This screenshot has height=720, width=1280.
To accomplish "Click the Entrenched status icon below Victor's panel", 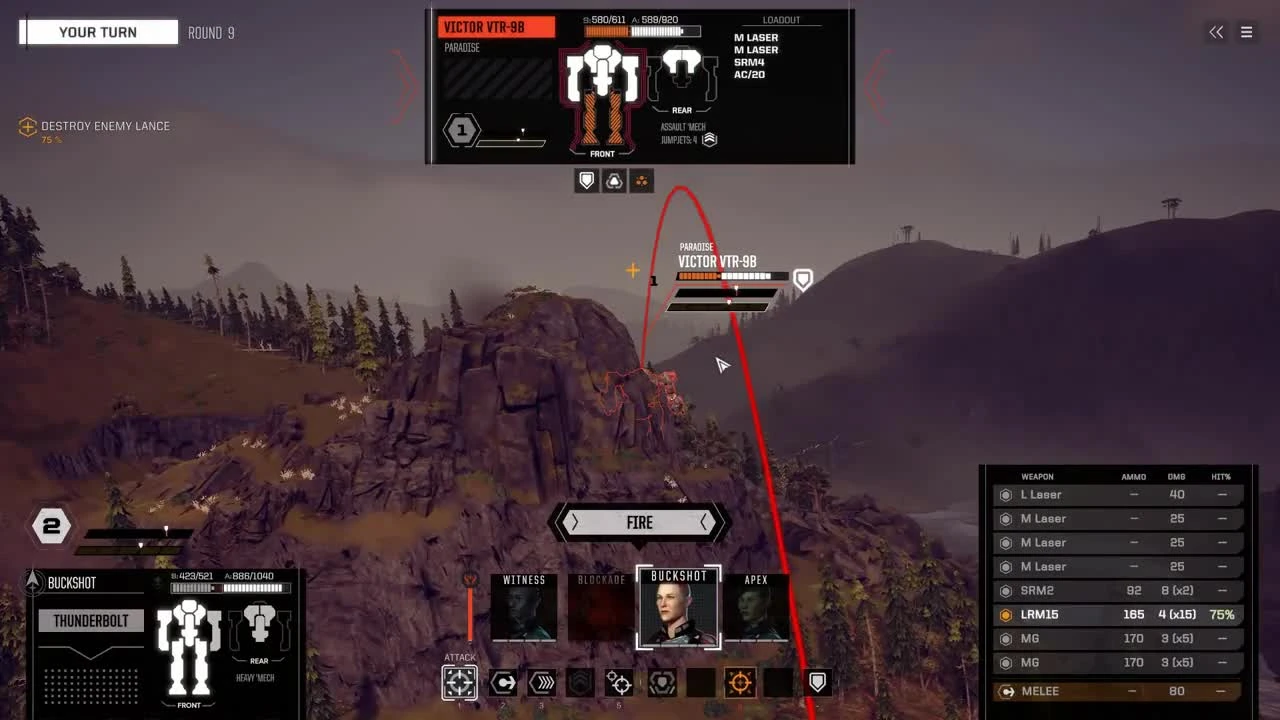I will point(613,180).
